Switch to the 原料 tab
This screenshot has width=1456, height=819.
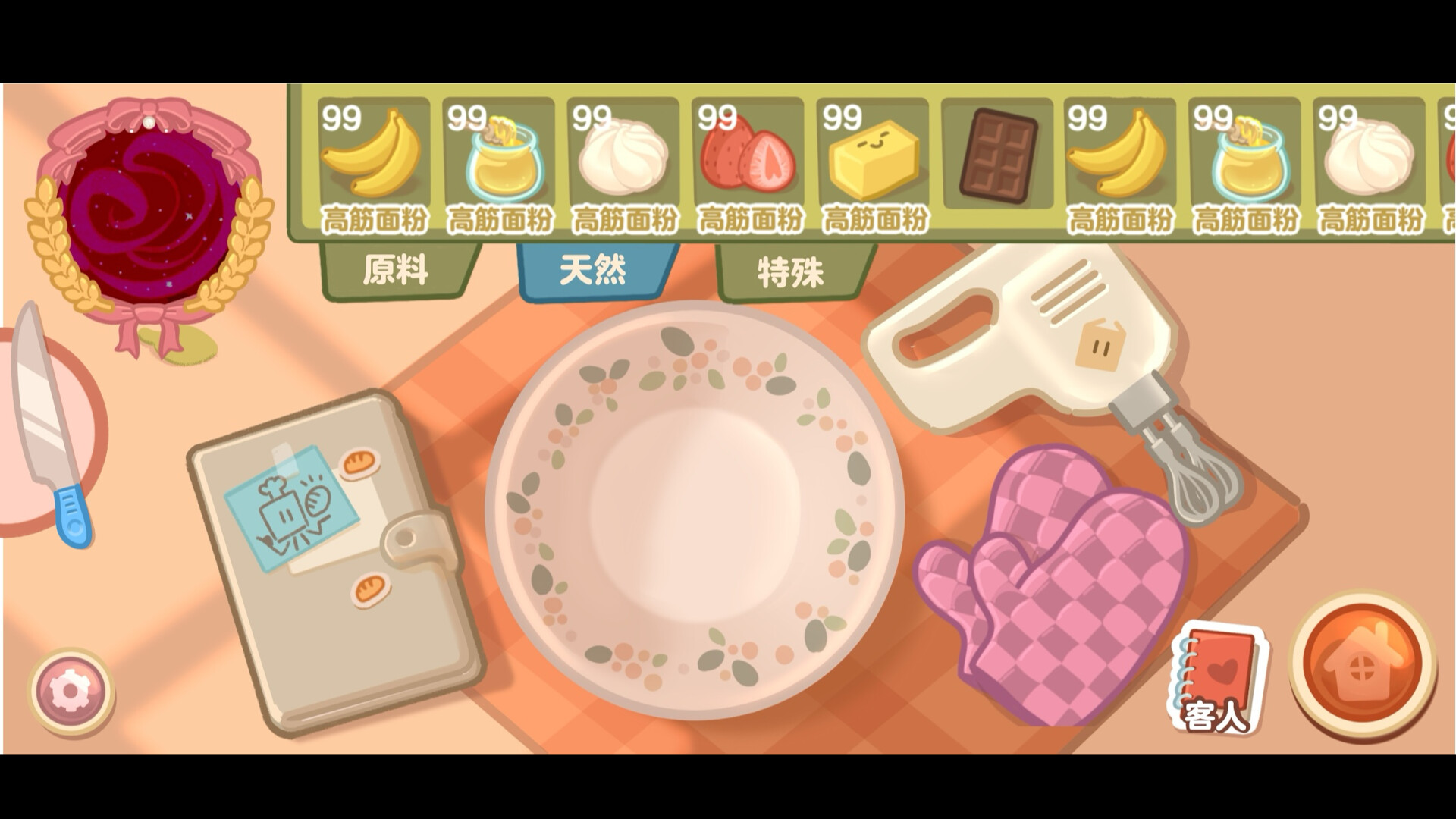[397, 269]
